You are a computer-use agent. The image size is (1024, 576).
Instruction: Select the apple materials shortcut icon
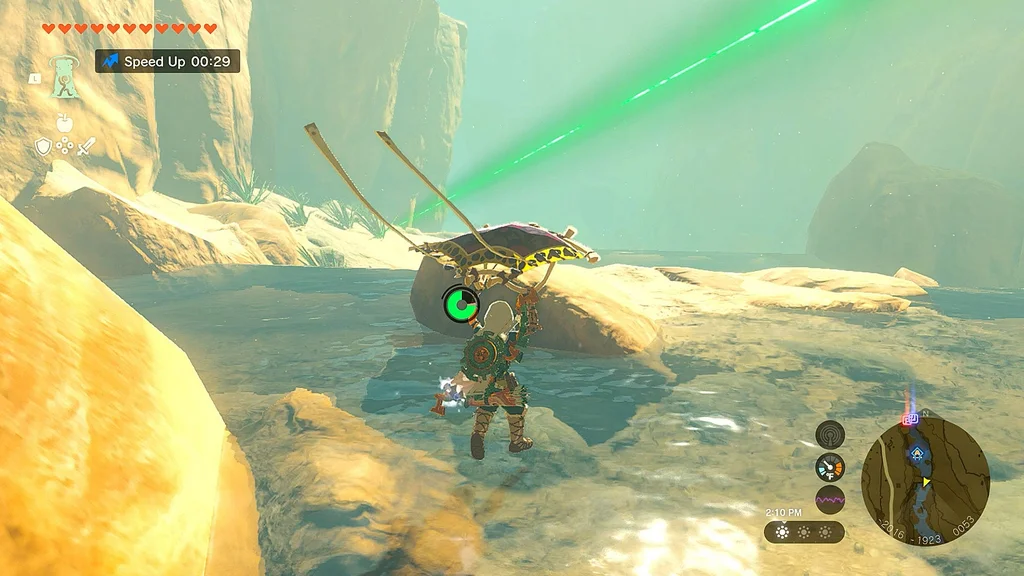point(65,123)
